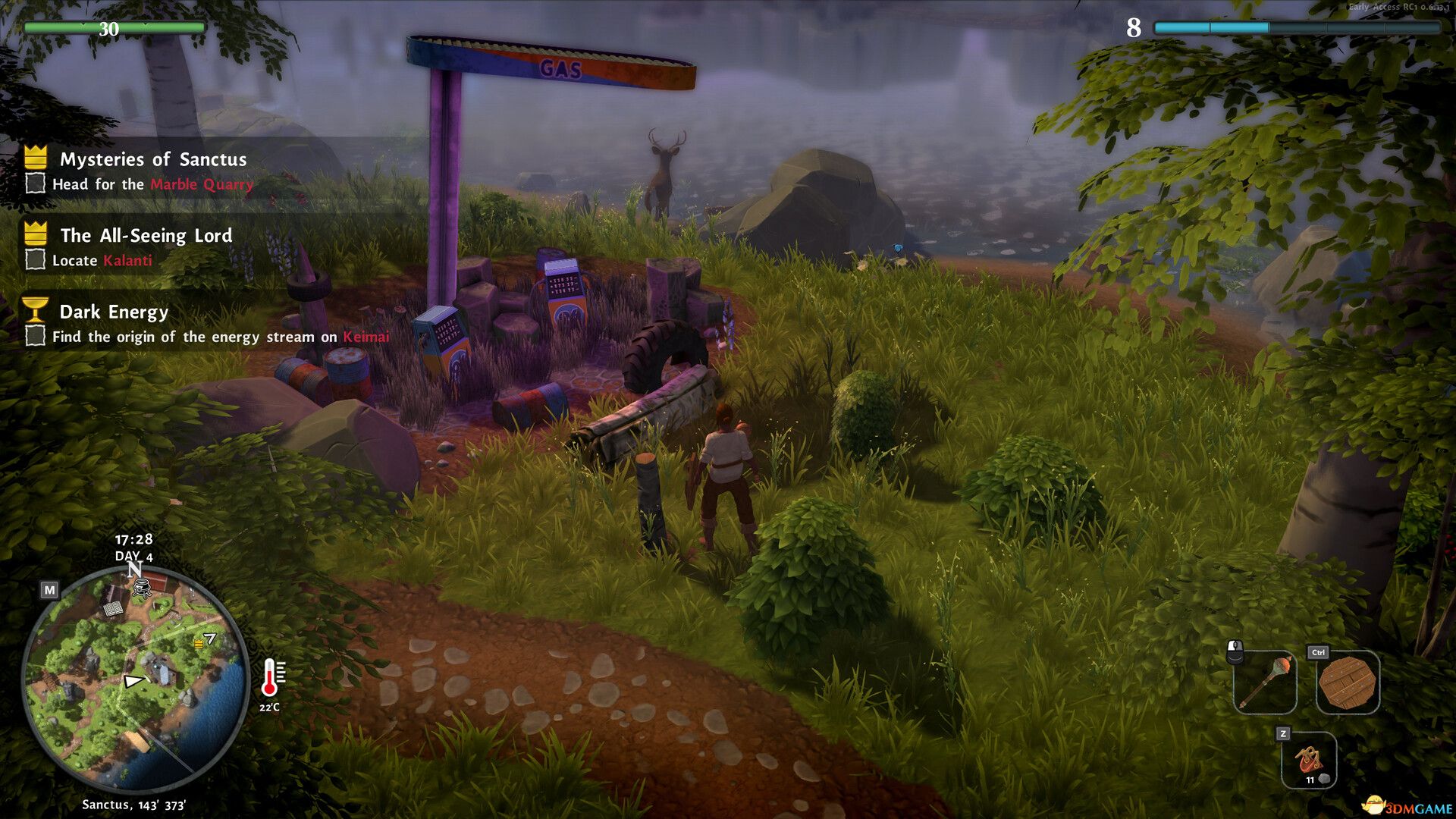The width and height of the screenshot is (1456, 819).
Task: Click the crown quest marker on the minimap
Action: tap(199, 645)
